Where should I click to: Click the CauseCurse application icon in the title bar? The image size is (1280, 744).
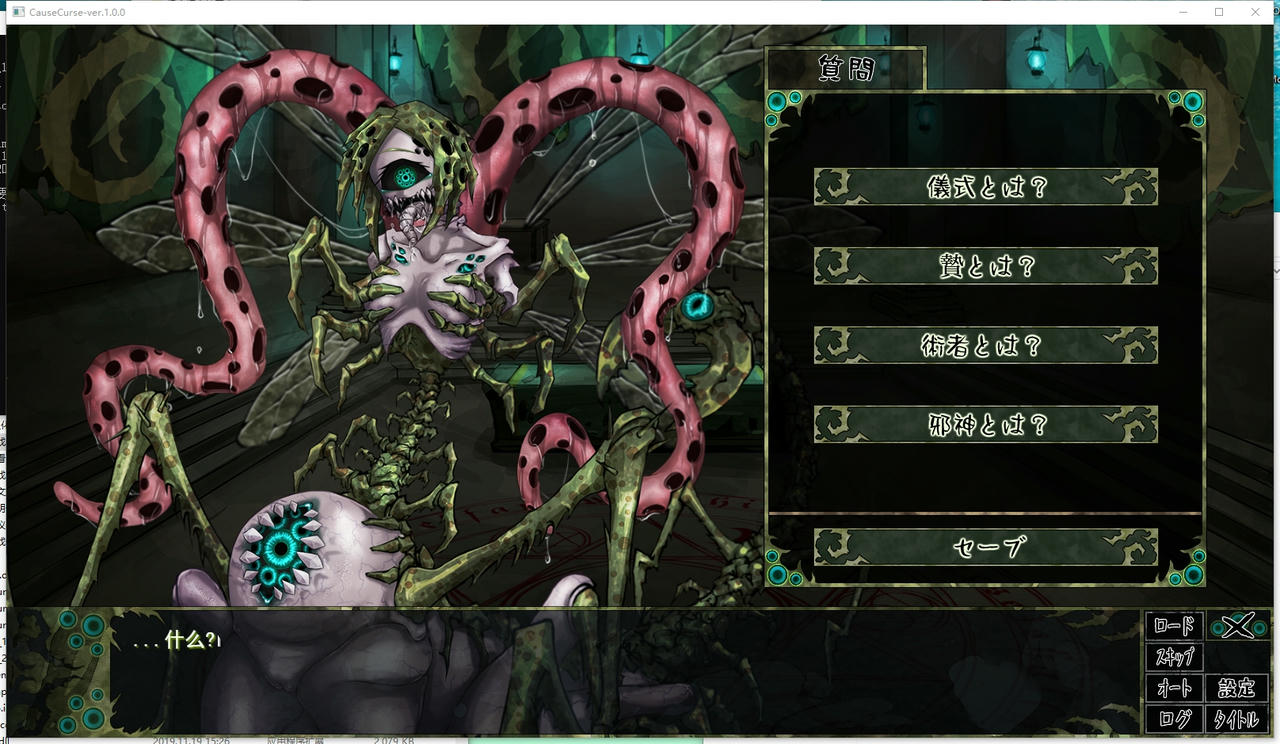tap(18, 12)
